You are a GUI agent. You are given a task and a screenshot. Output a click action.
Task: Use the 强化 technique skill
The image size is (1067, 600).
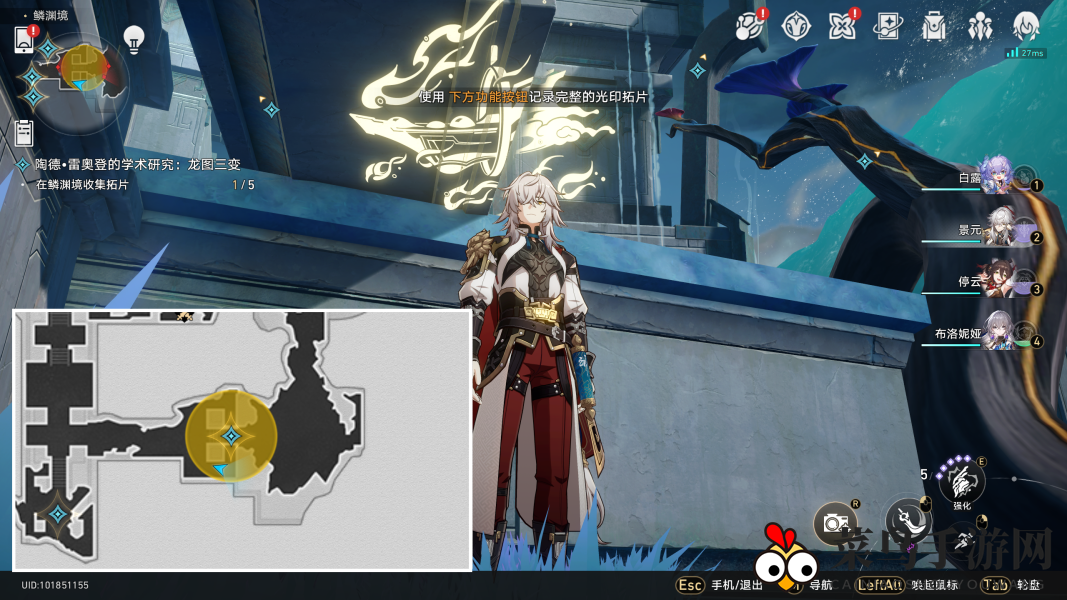(x=961, y=483)
